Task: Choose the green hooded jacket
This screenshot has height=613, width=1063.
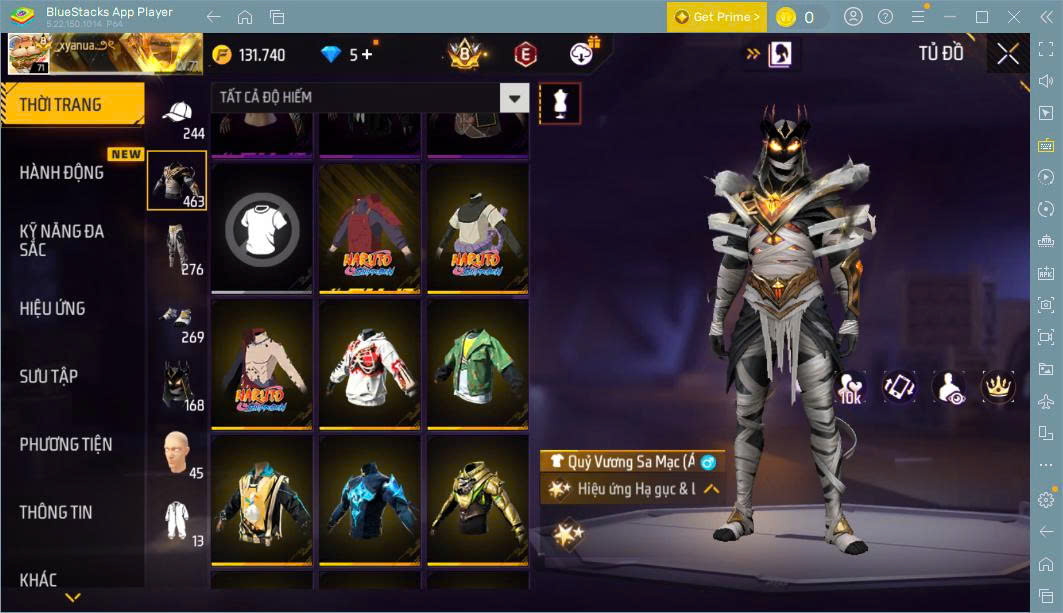Action: tap(477, 362)
